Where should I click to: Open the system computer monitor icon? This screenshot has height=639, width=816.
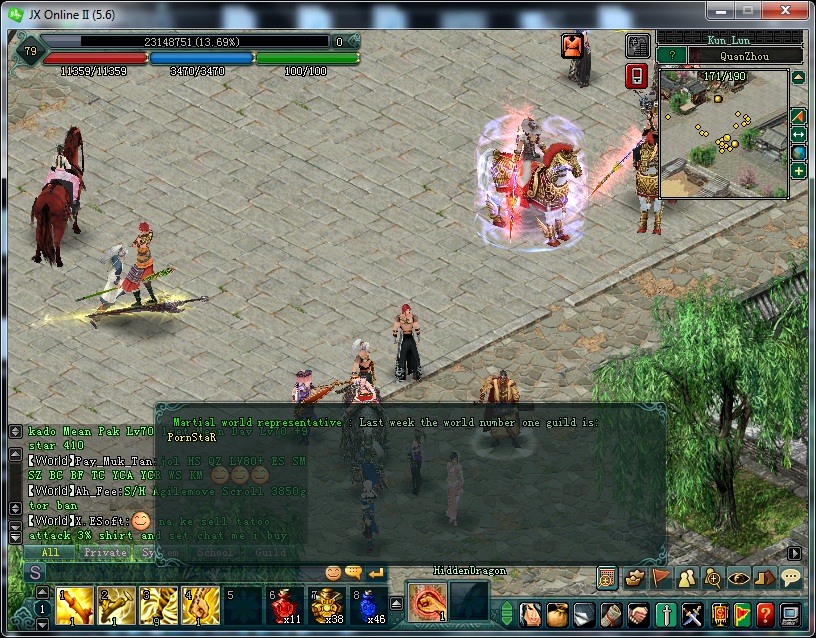(x=790, y=613)
